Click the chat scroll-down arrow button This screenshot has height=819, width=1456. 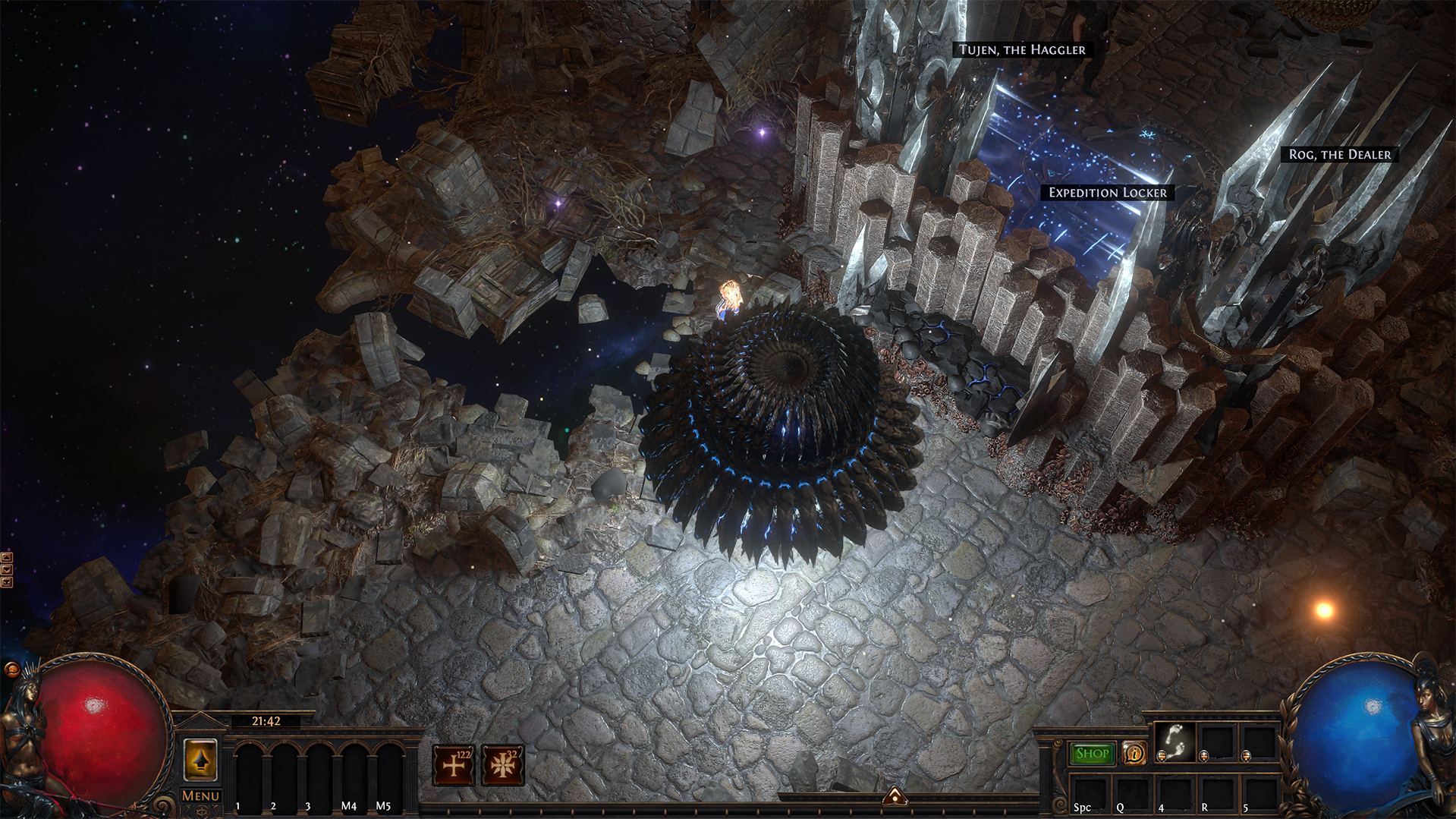7,570
